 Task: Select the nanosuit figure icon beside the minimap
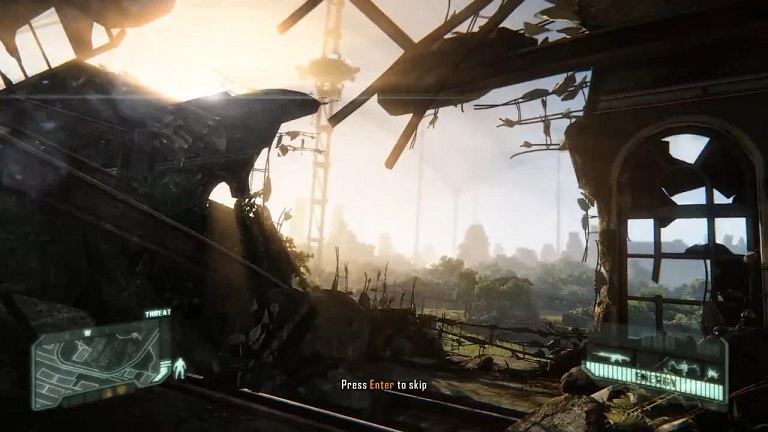[180, 367]
